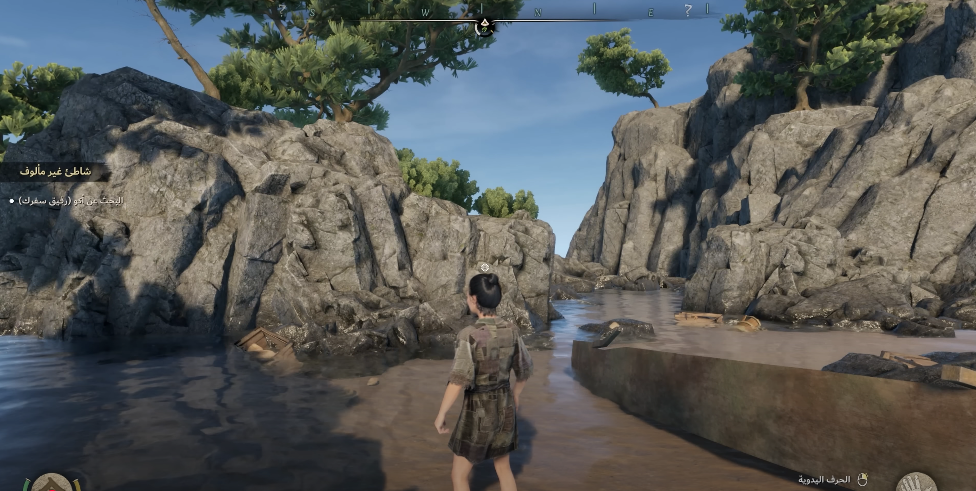Open the unfamiliar shore quest tracker title
976x491 pixels.
click(55, 172)
